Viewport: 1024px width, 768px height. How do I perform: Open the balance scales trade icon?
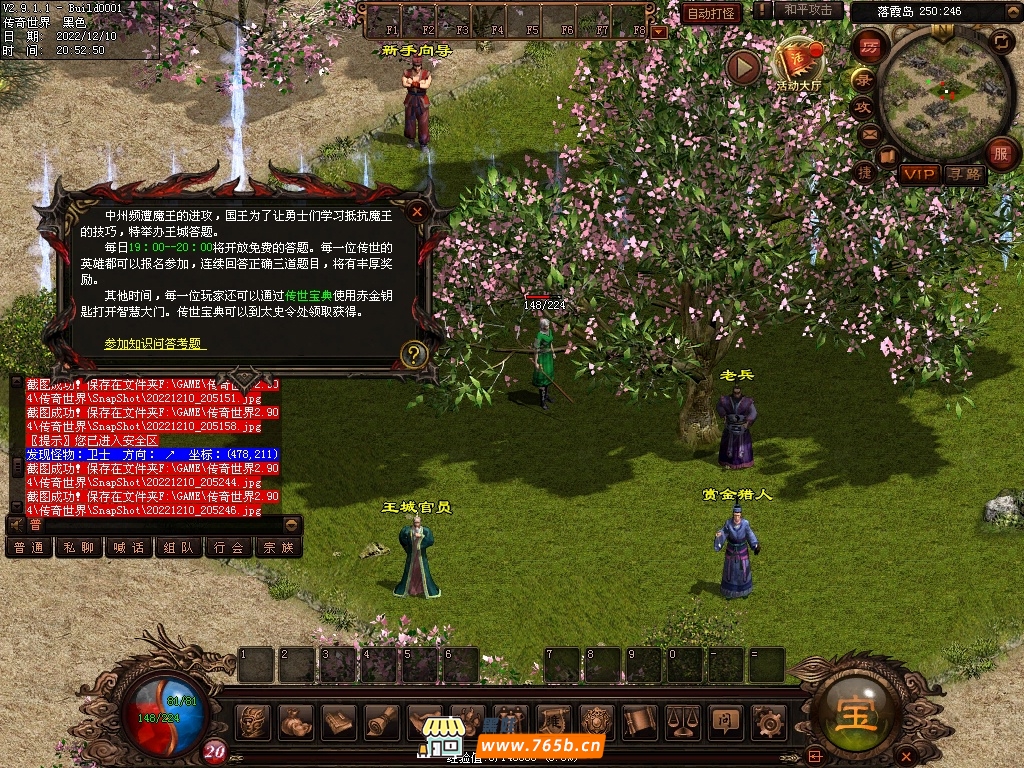point(683,721)
